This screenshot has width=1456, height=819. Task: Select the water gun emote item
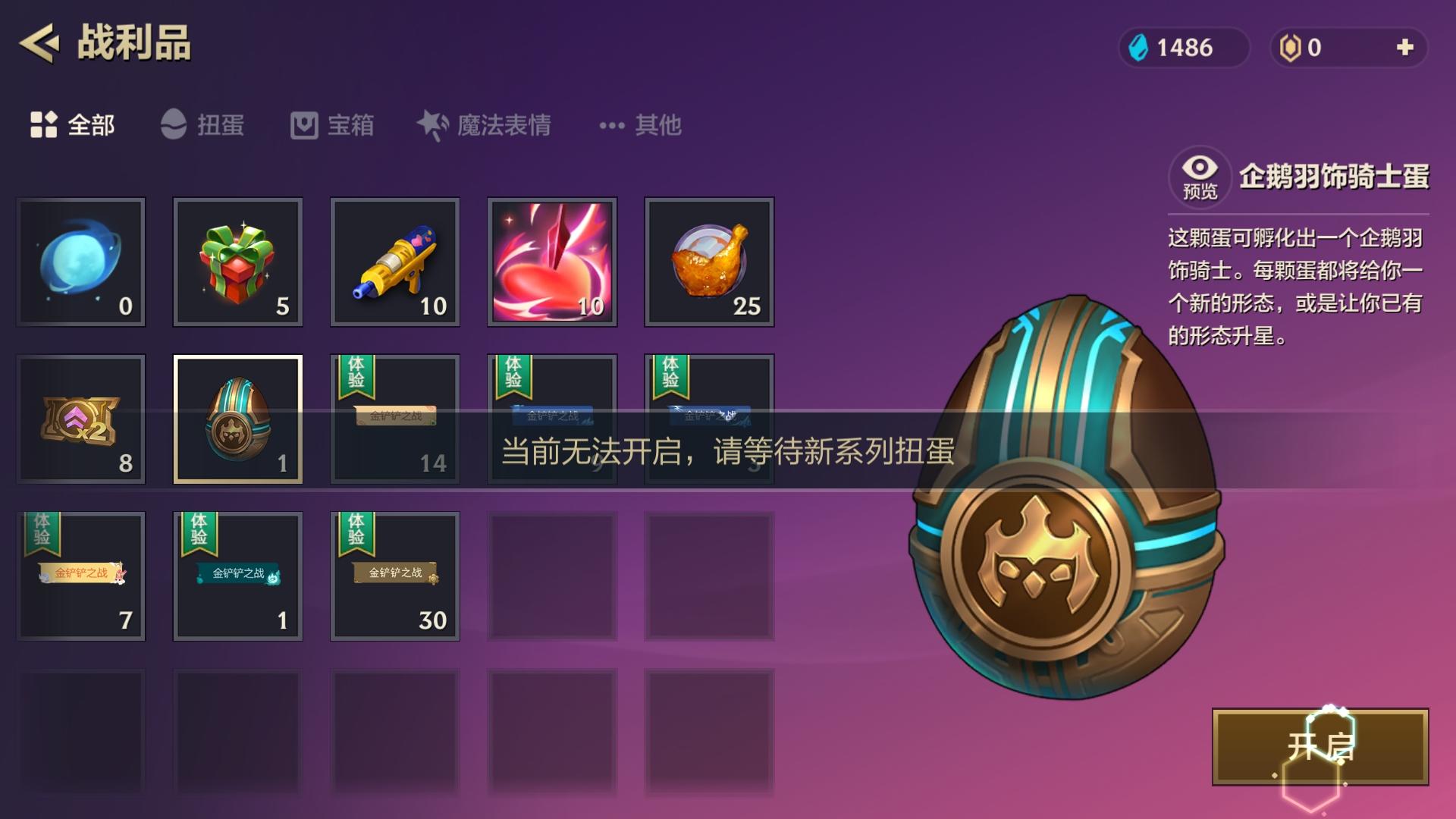coord(394,262)
